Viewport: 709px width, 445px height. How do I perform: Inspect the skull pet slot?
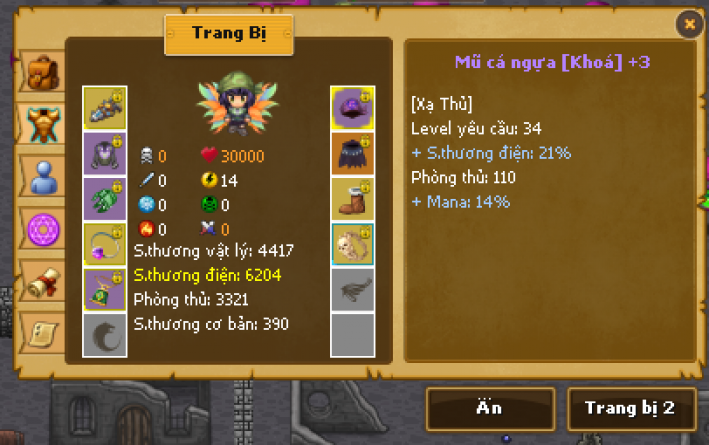(352, 244)
